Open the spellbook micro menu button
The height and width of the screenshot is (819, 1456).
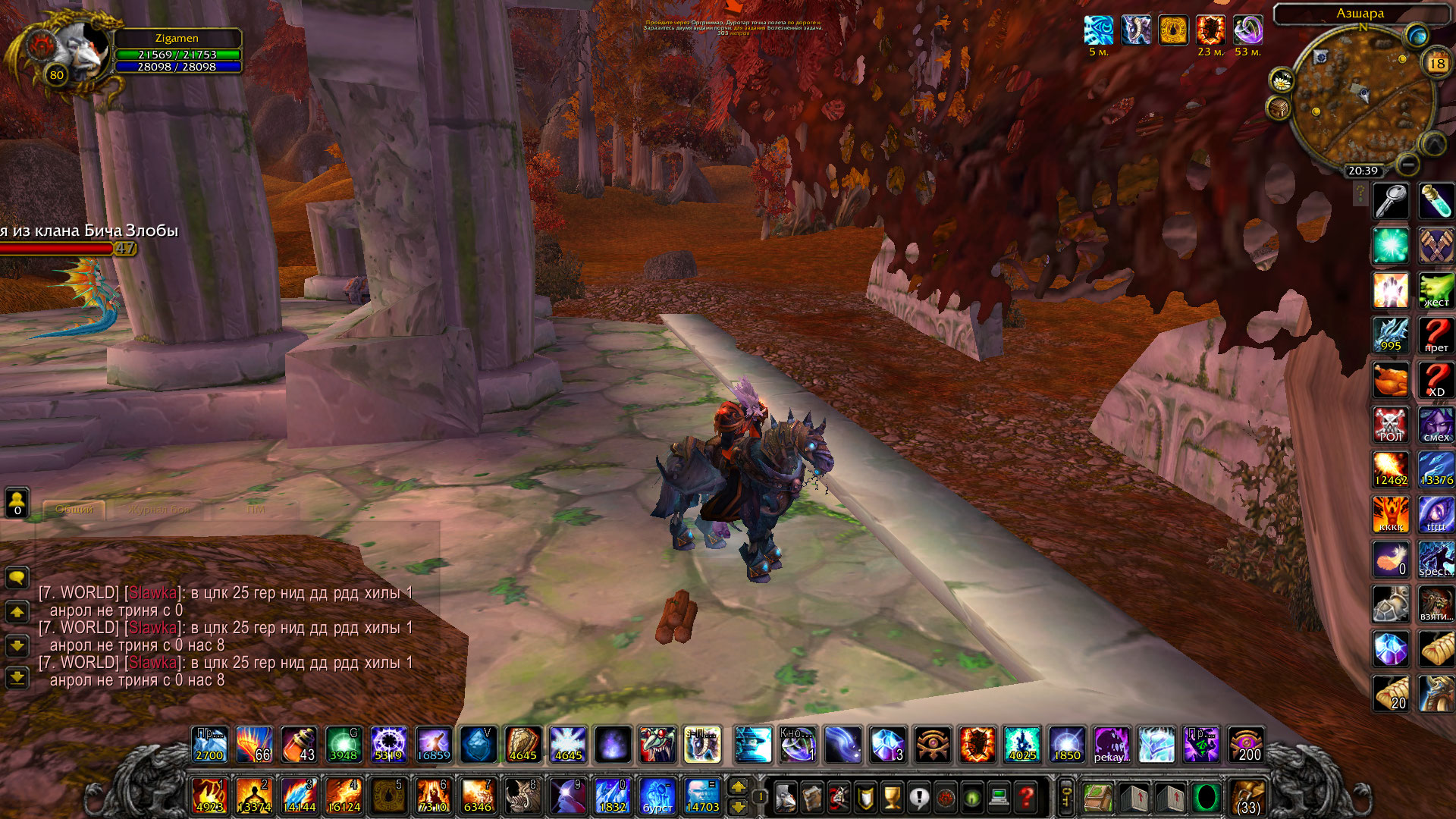pyautogui.click(x=811, y=798)
